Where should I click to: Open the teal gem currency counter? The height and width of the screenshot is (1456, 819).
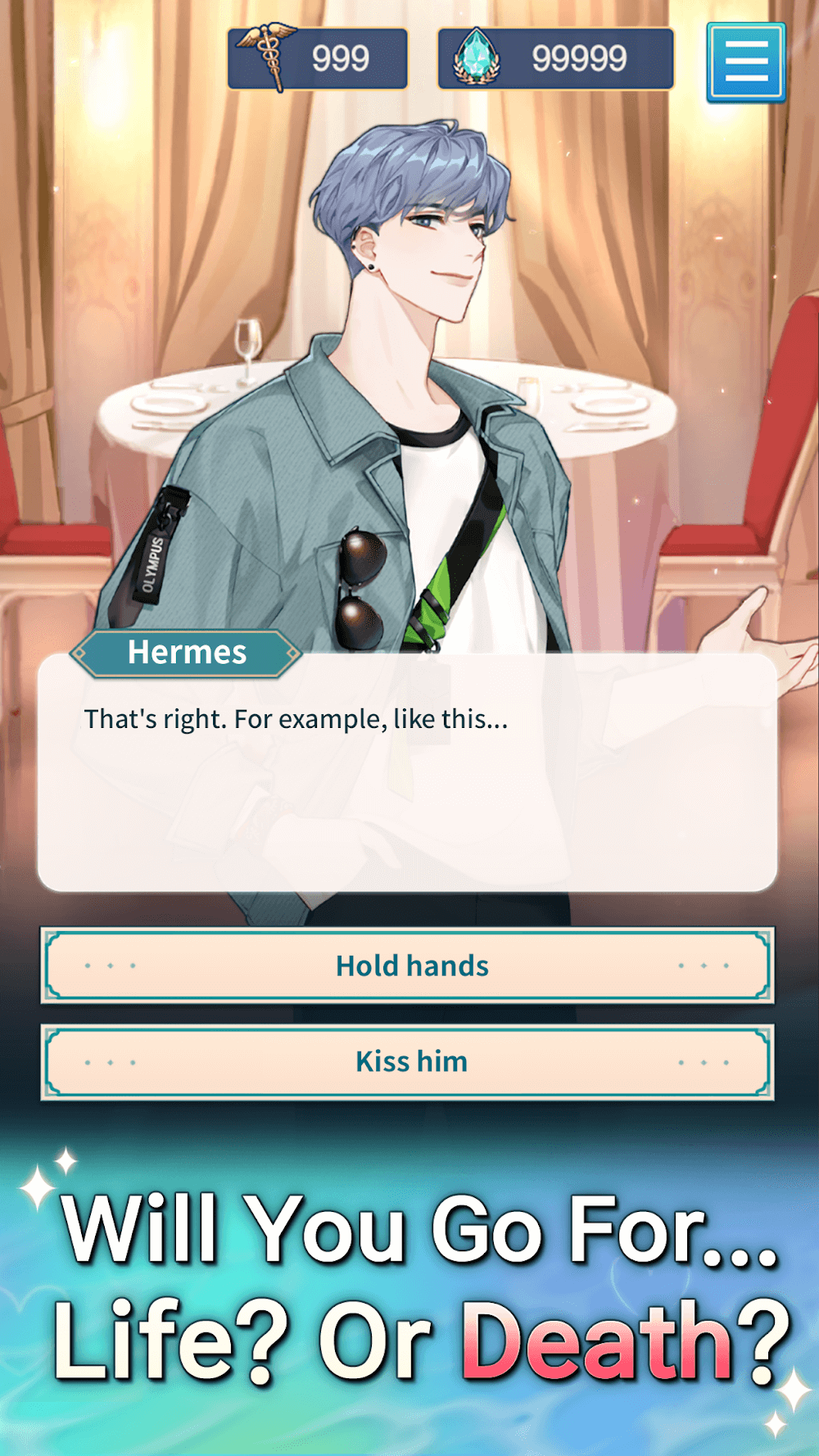(555, 58)
